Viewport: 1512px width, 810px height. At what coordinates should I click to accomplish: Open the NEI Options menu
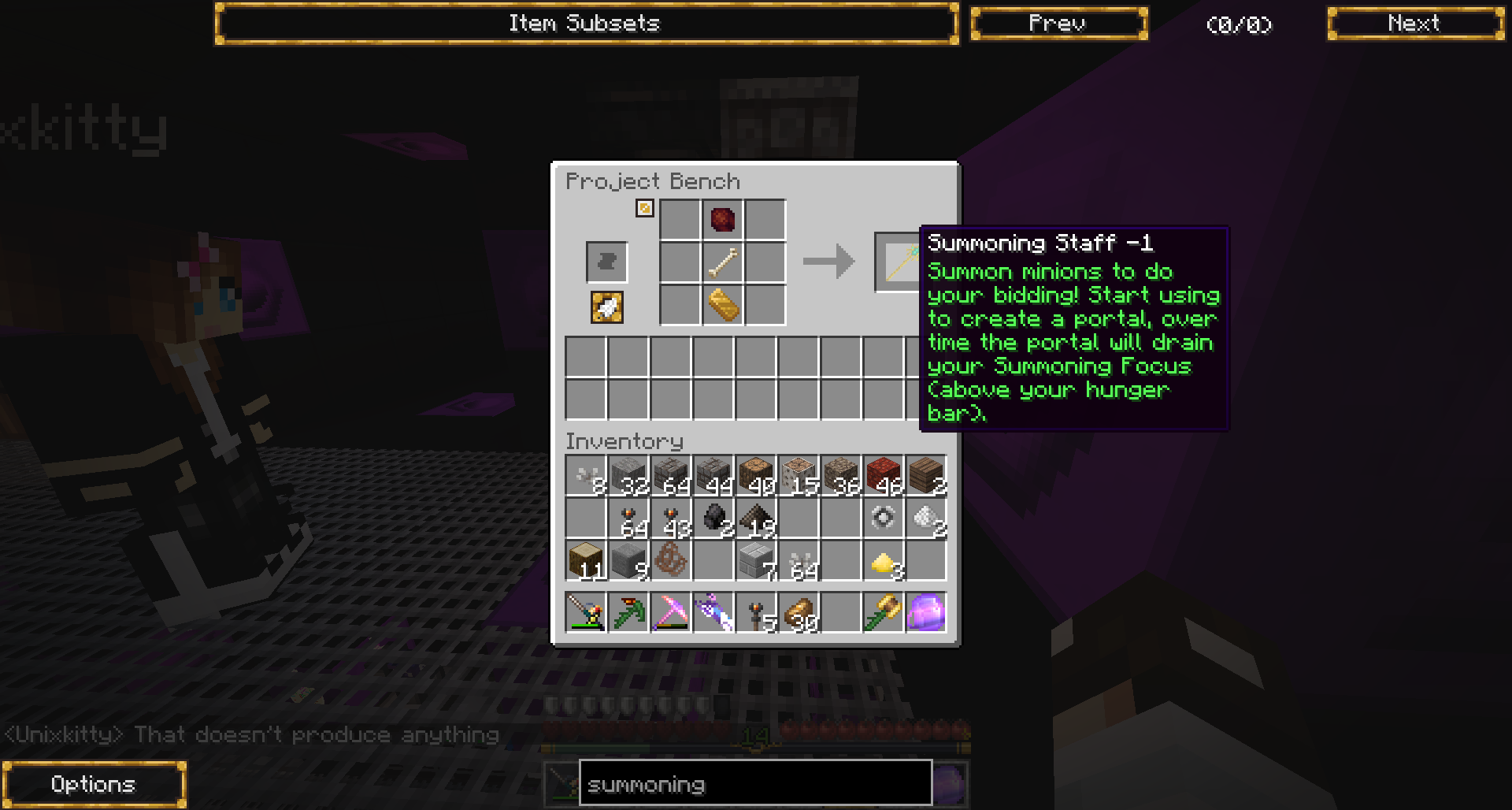(x=94, y=784)
